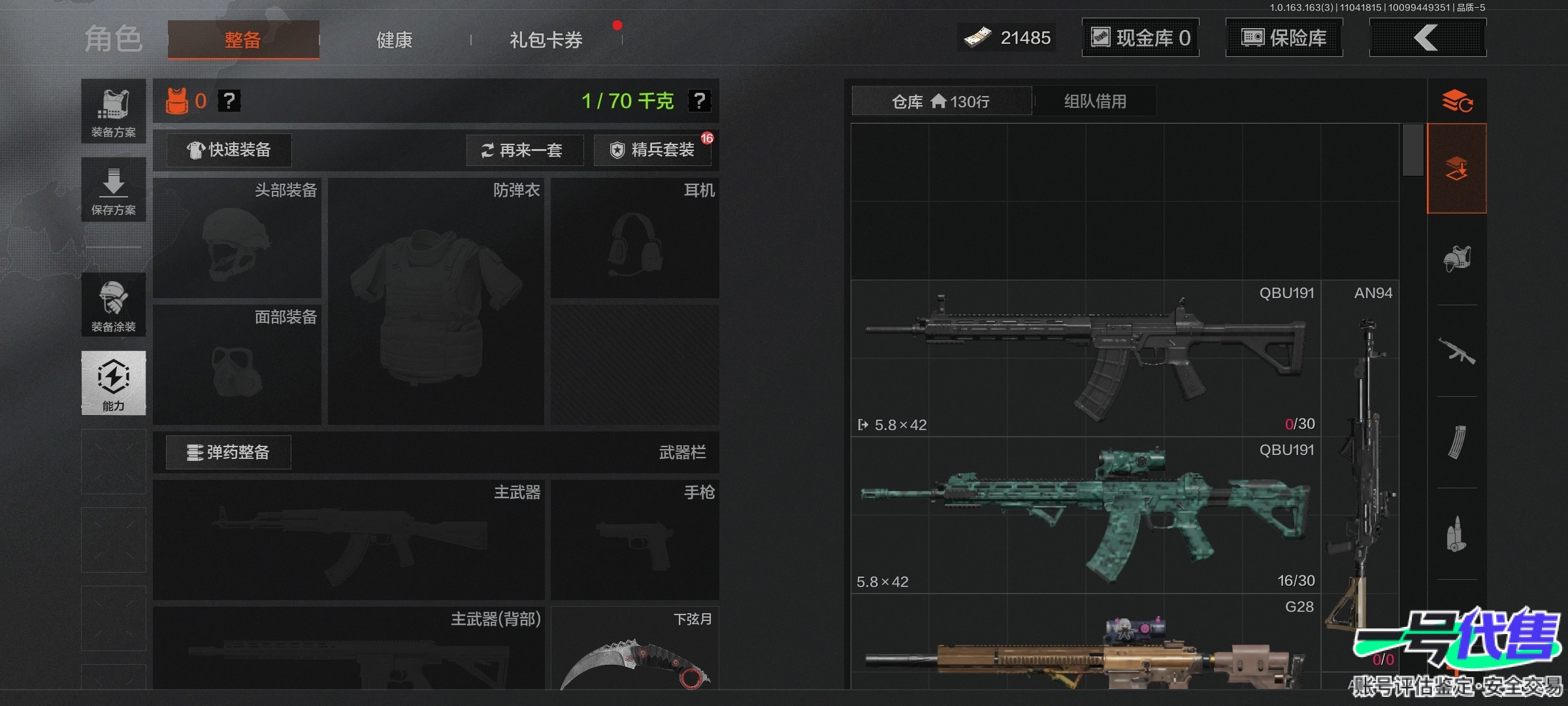Choose 再来一套 to re-equip the set
This screenshot has height=706, width=1568.
coord(524,150)
